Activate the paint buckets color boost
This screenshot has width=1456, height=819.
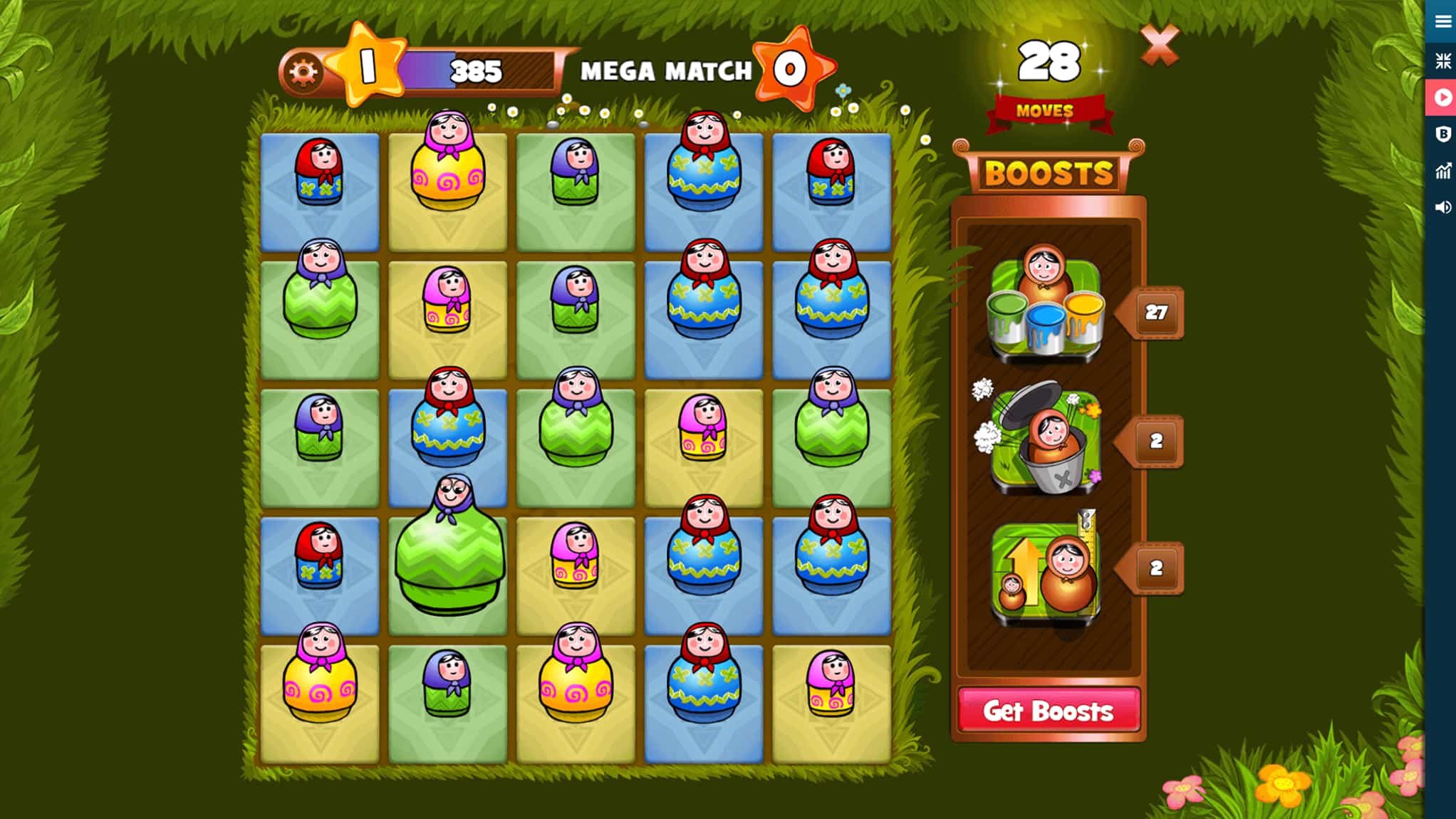point(1046,306)
